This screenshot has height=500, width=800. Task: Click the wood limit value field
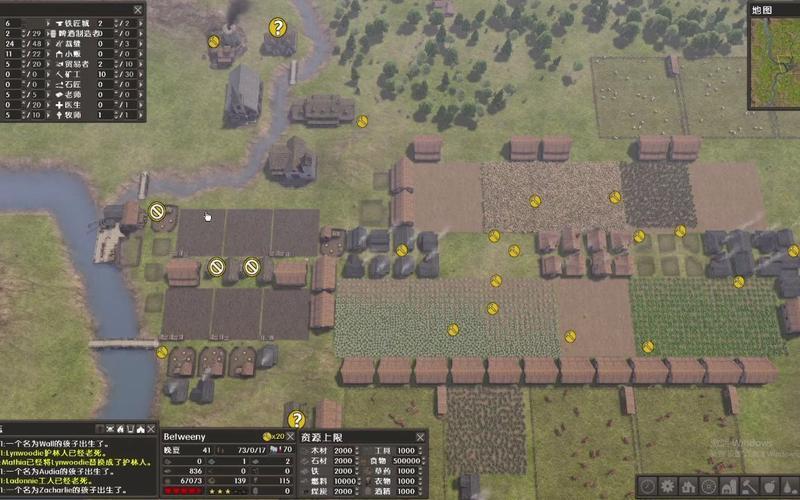tap(346, 452)
